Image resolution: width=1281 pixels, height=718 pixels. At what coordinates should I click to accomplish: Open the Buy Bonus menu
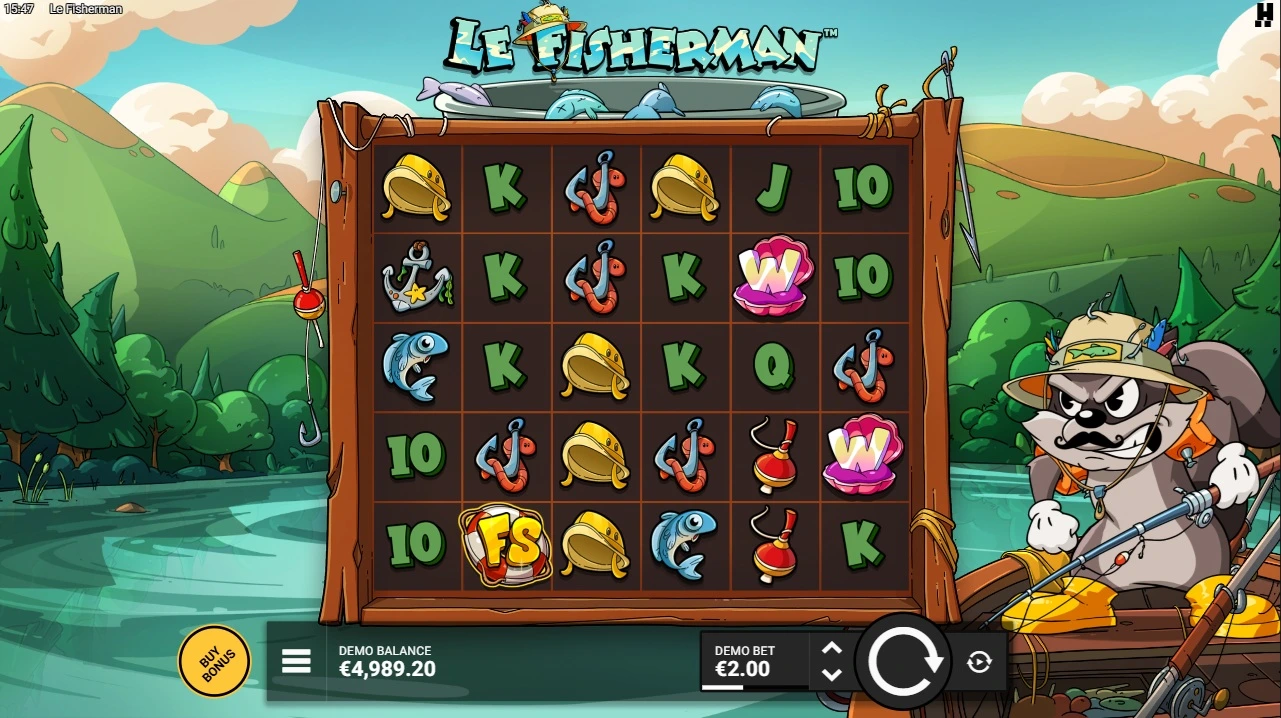214,661
